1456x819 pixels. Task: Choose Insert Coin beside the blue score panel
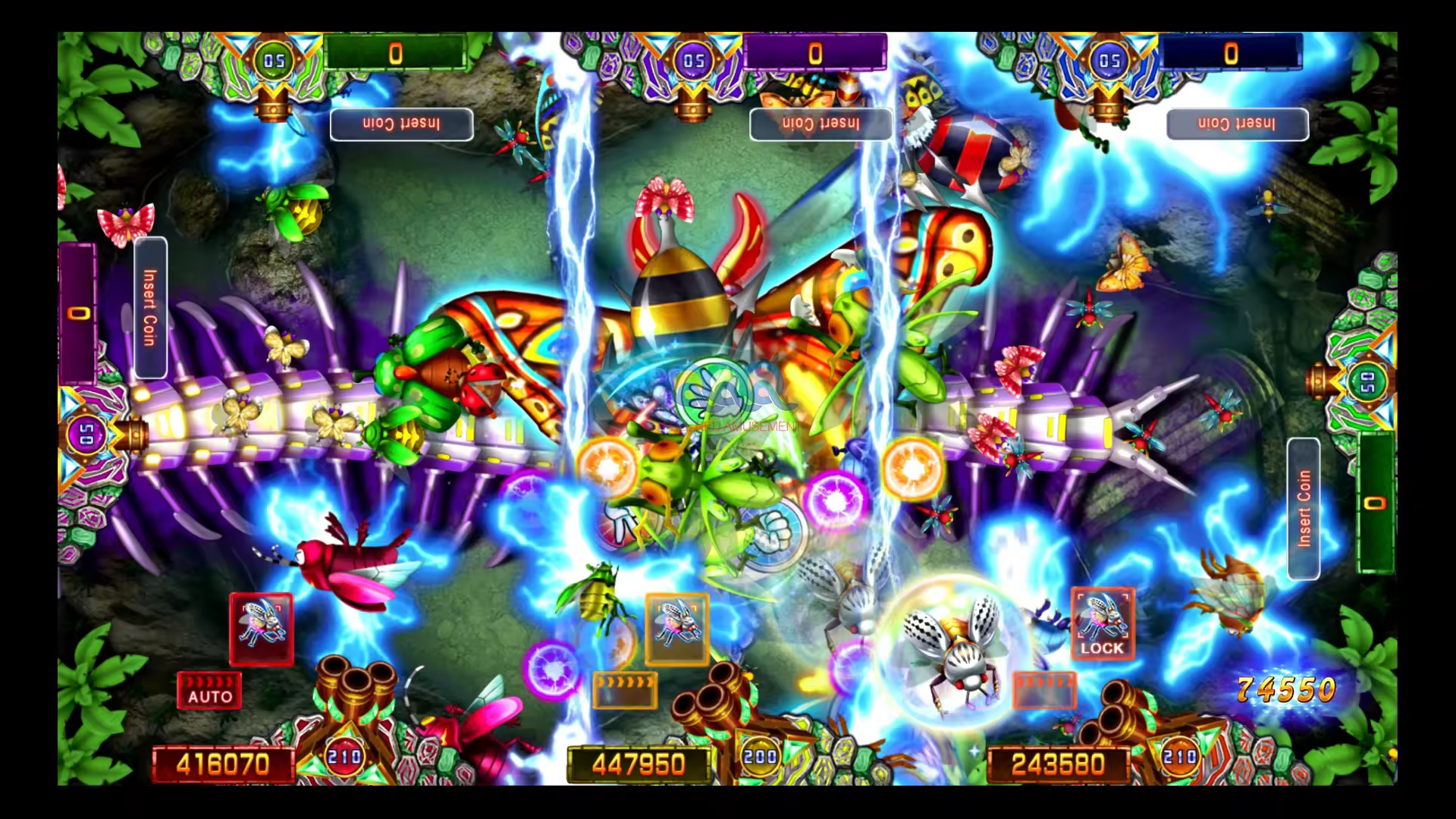1237,124
